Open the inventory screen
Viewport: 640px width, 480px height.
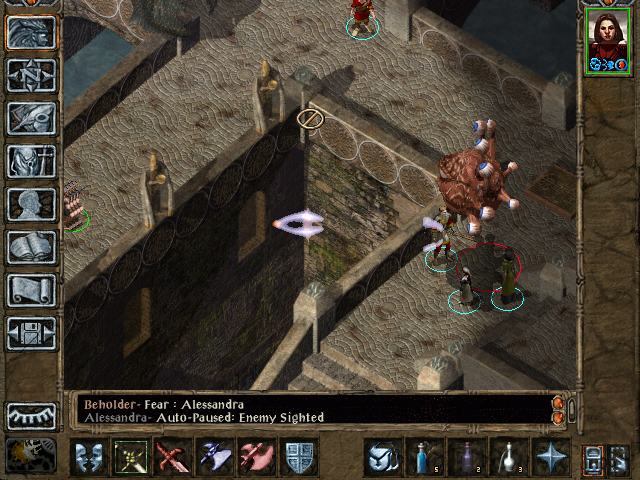31,160
